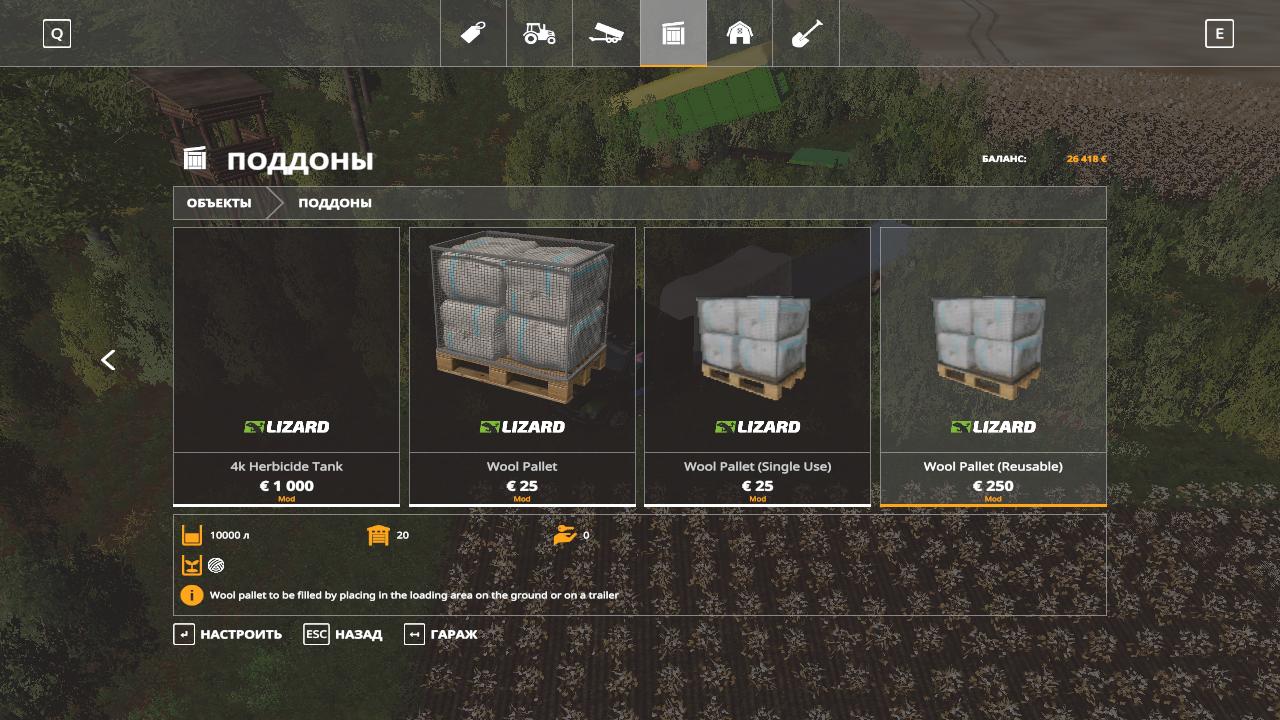The height and width of the screenshot is (720, 1280).
Task: Select the pallets objects tab
Action: [673, 33]
